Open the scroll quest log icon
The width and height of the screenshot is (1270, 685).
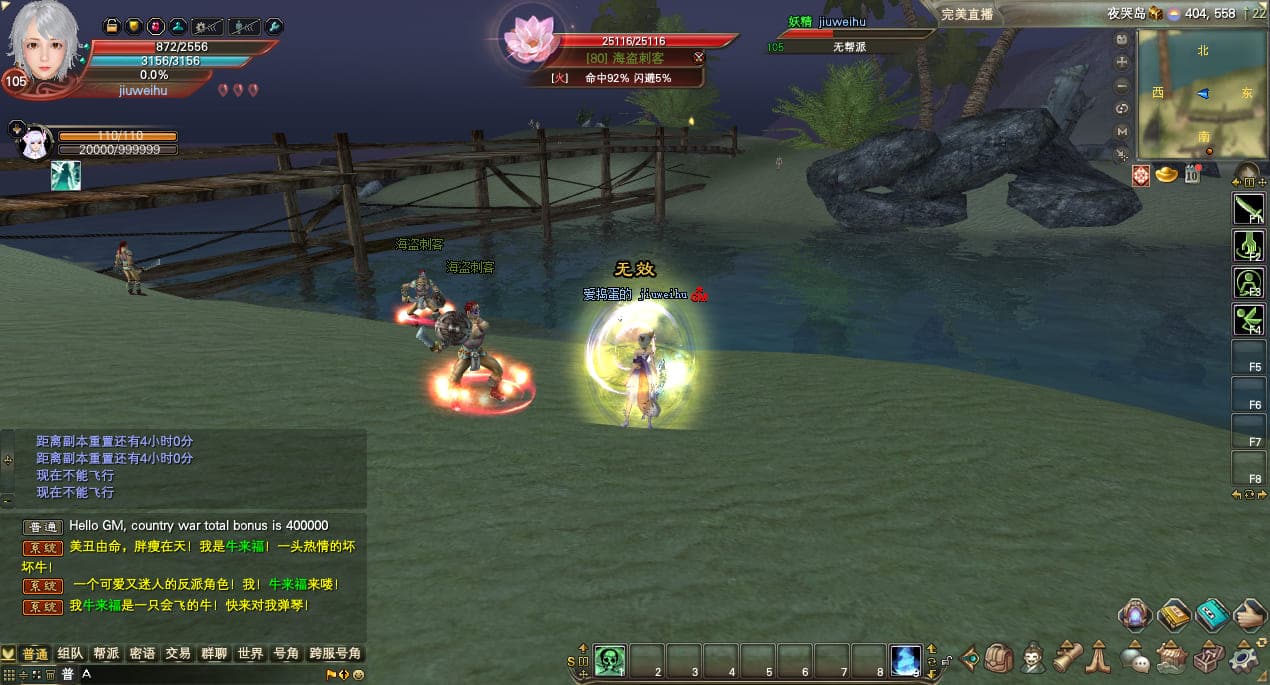point(1067,656)
